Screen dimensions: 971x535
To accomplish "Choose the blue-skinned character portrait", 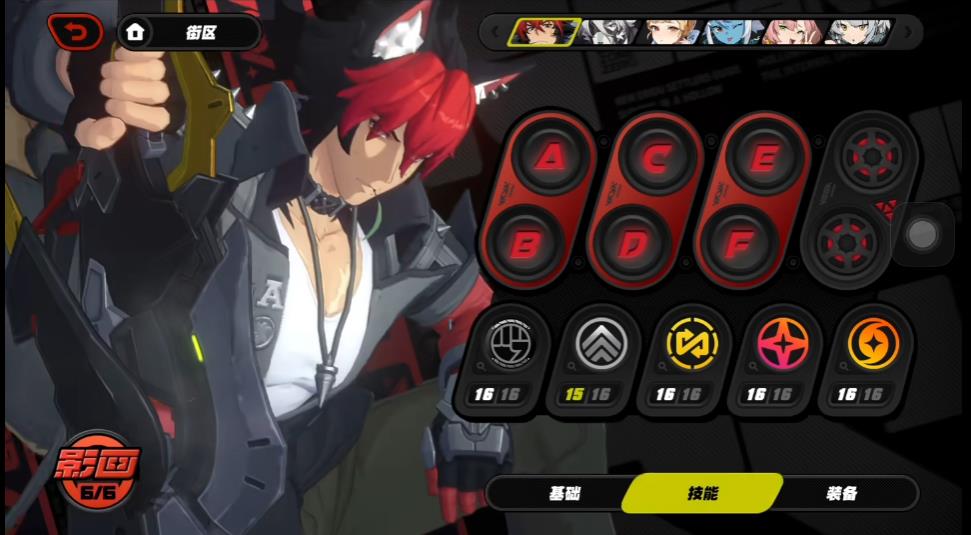I will coord(733,32).
